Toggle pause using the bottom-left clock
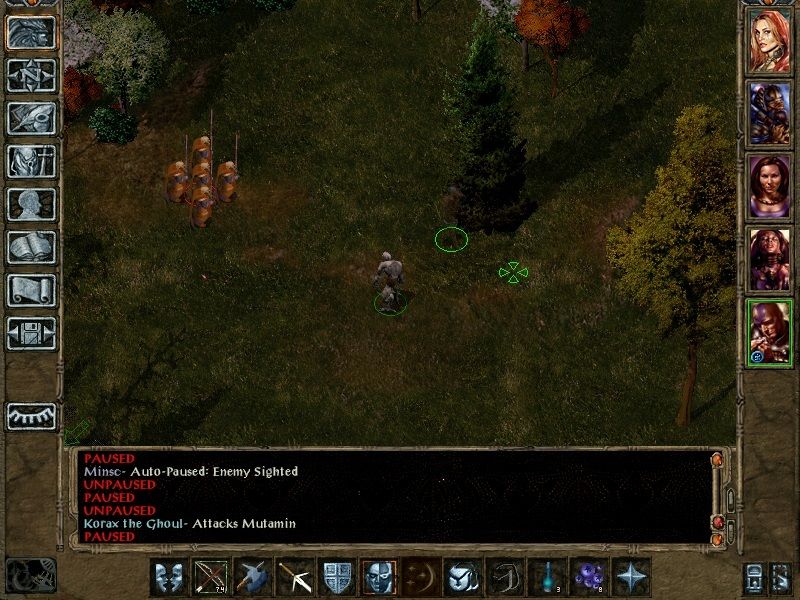 (31, 575)
